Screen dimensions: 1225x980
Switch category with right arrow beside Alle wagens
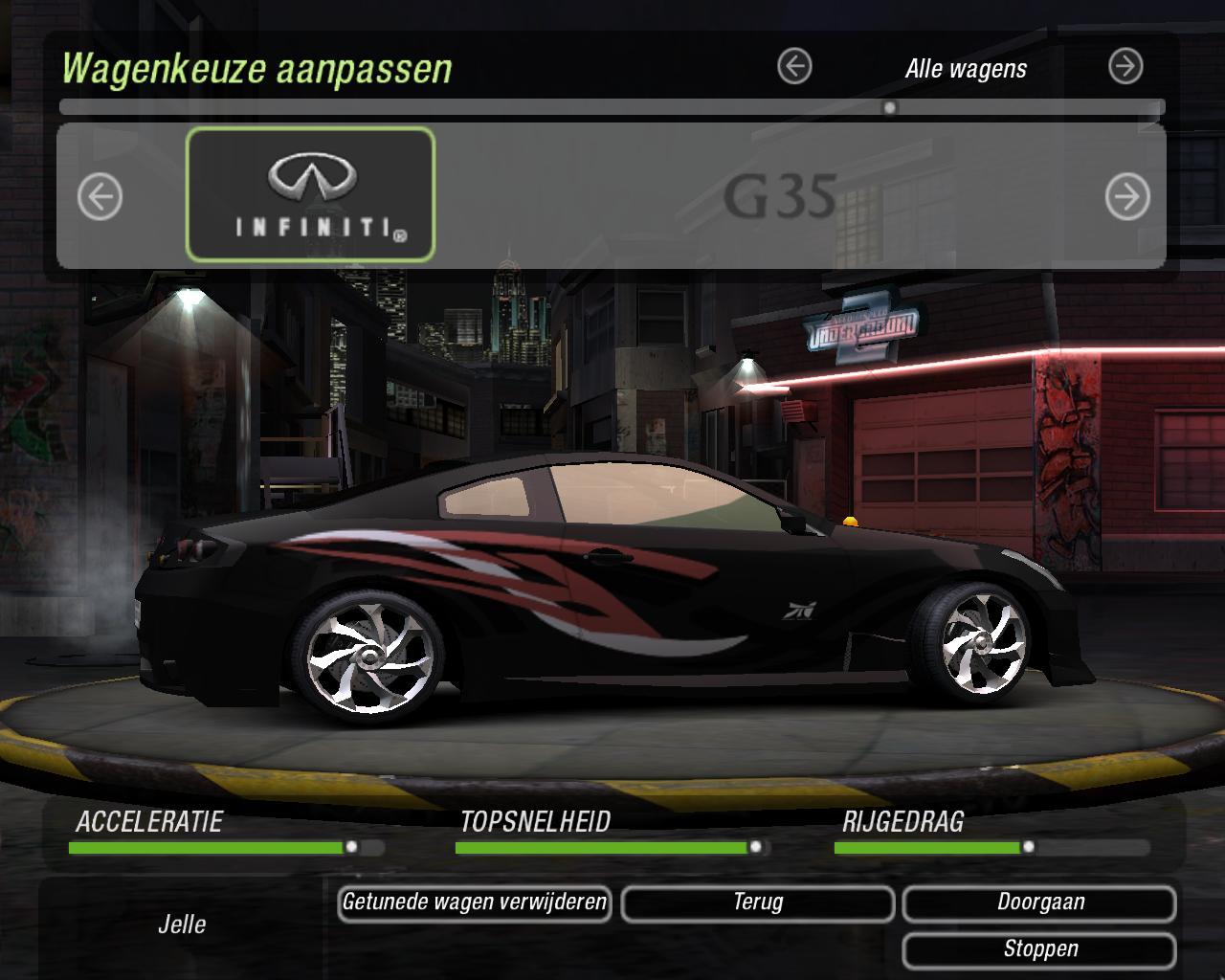point(1125,67)
